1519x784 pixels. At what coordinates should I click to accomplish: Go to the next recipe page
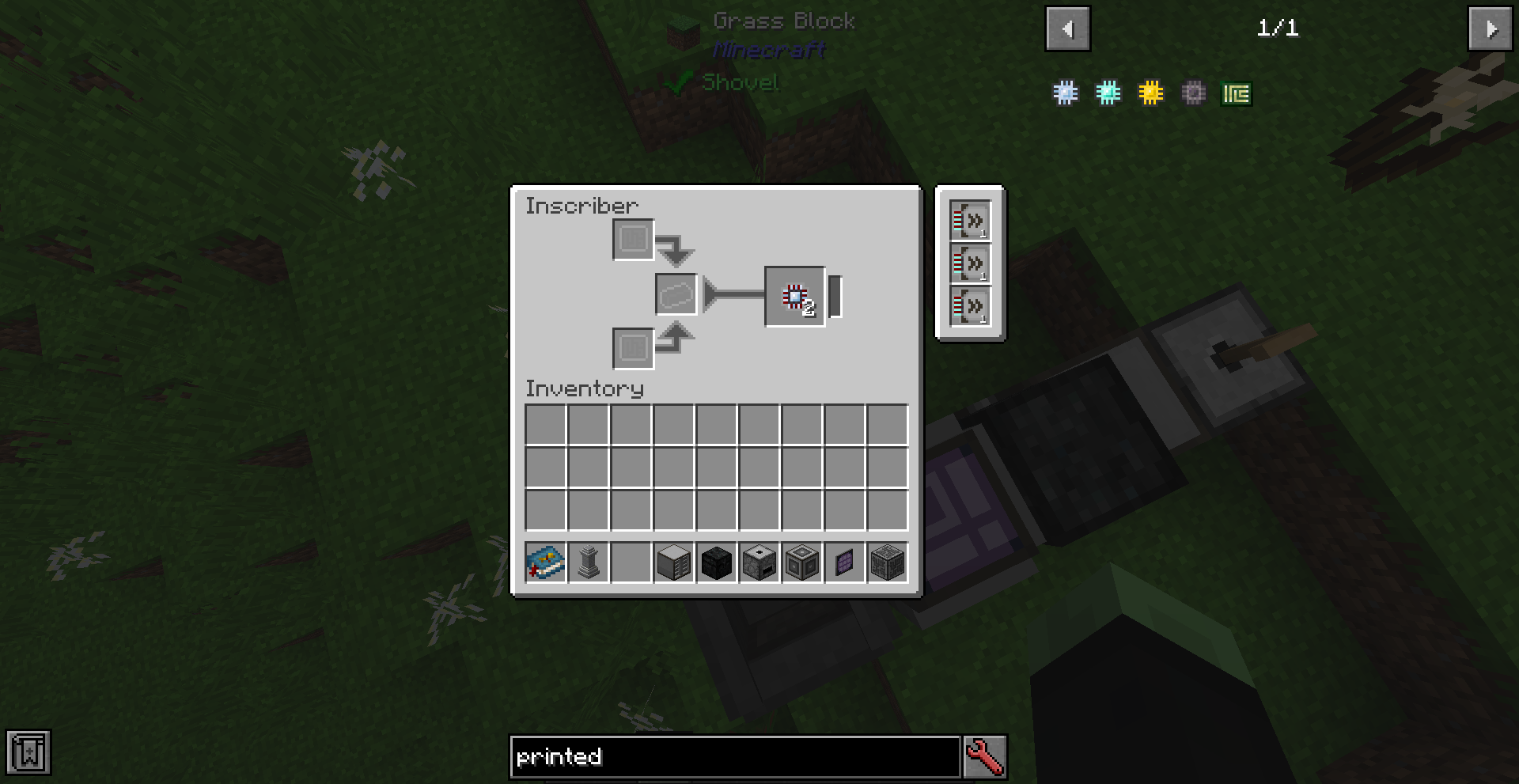click(1491, 29)
